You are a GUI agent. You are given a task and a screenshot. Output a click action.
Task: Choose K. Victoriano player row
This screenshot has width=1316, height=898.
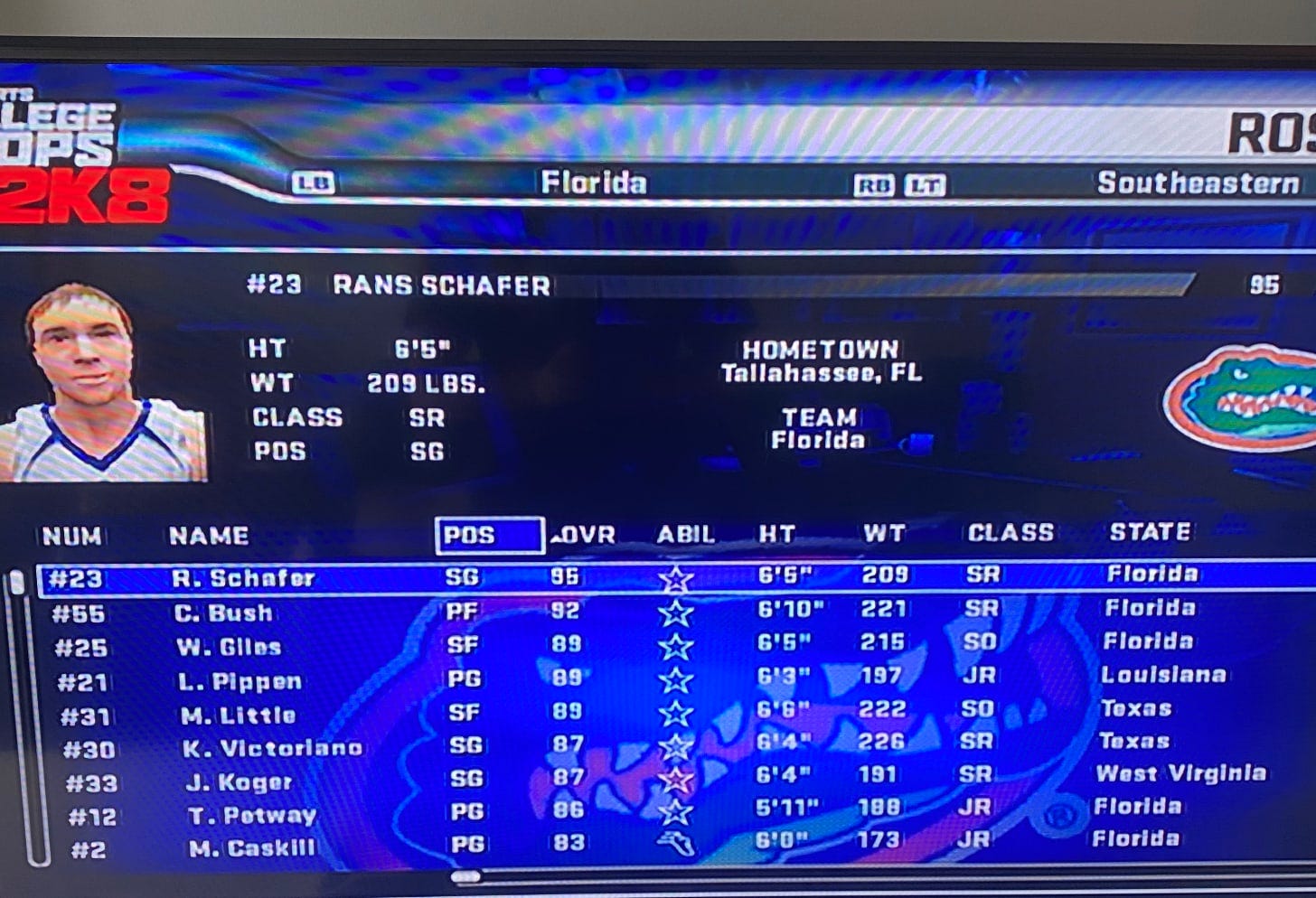(x=270, y=748)
